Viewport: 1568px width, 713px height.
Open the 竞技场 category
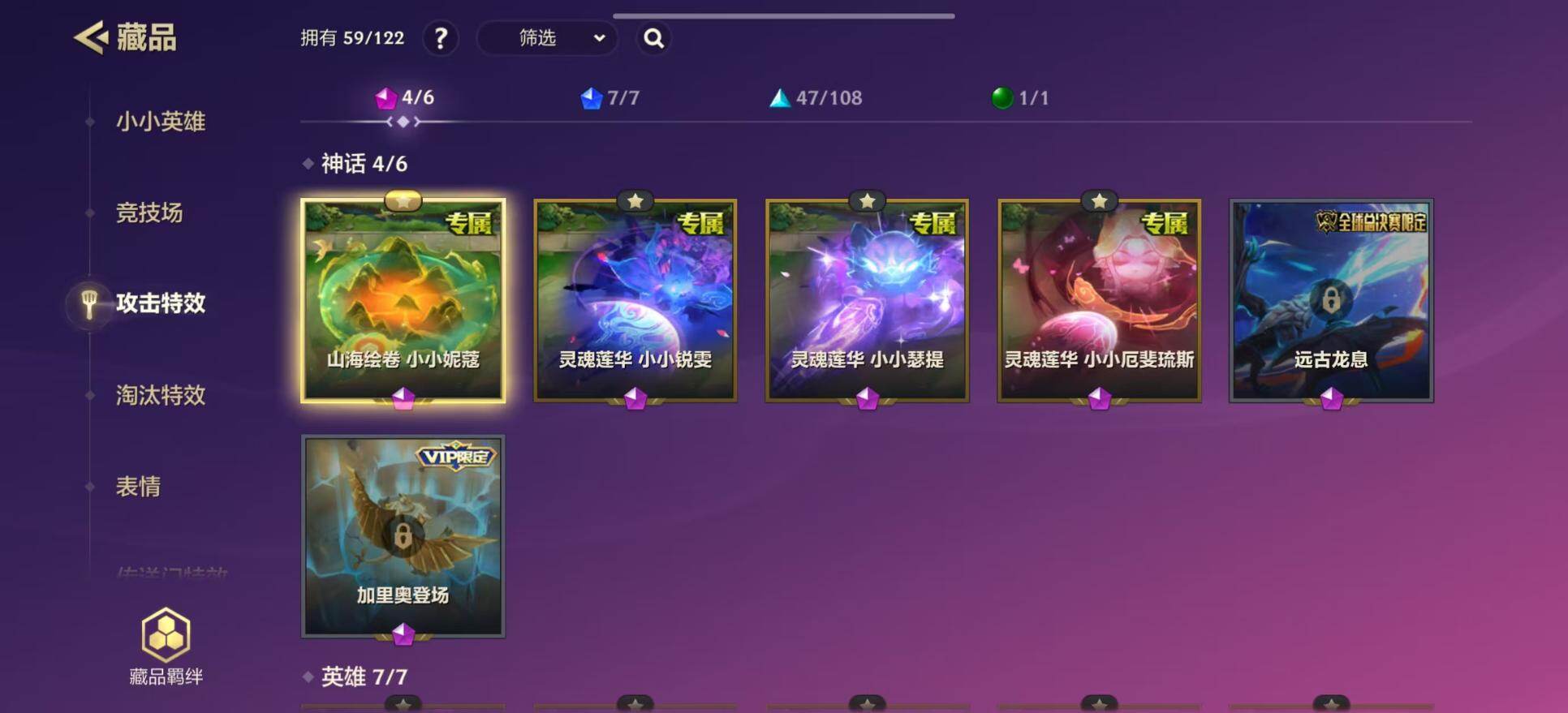coord(149,213)
